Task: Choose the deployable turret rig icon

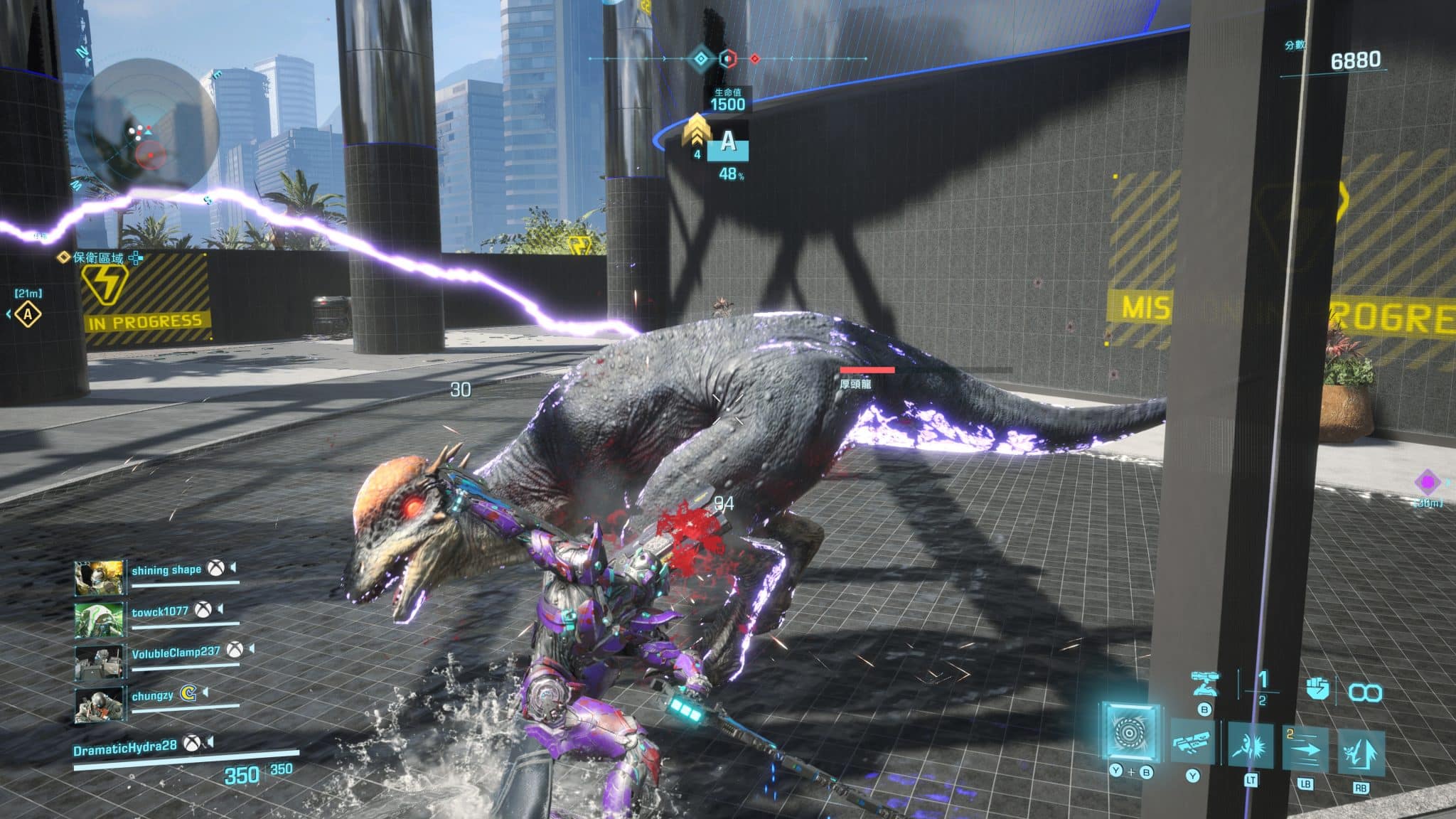Action: [1204, 684]
